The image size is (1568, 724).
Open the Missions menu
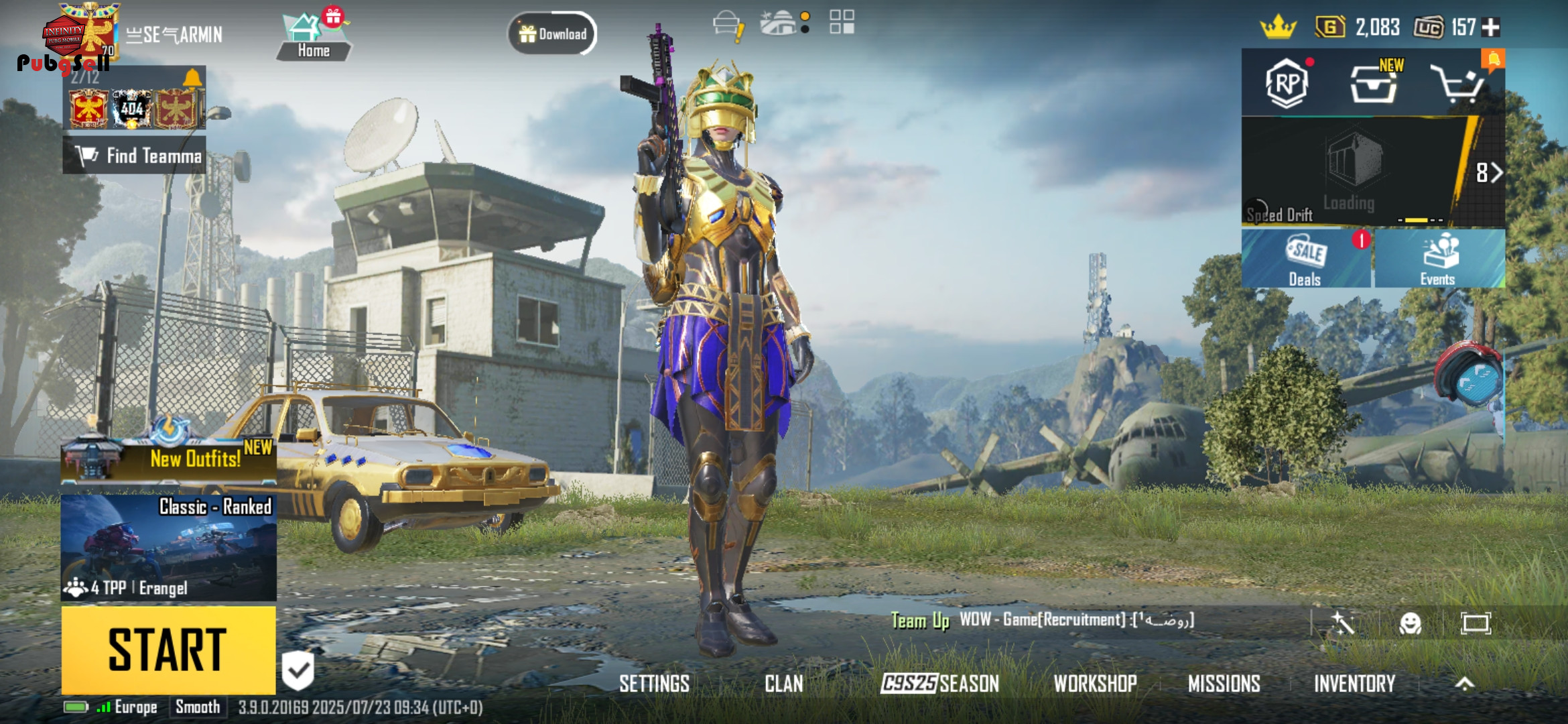[1224, 684]
